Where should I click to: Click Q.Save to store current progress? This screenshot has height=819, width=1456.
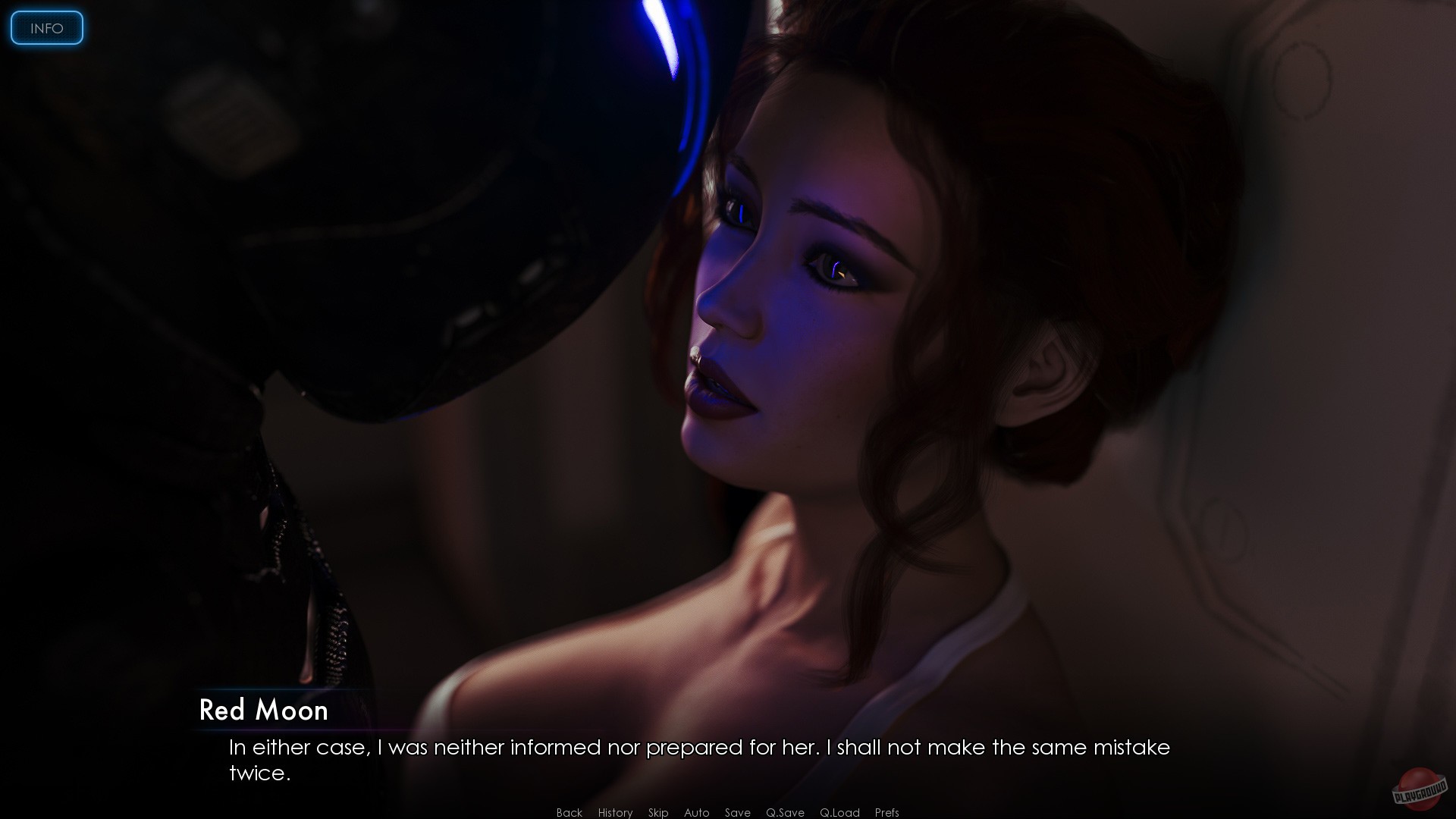(786, 812)
